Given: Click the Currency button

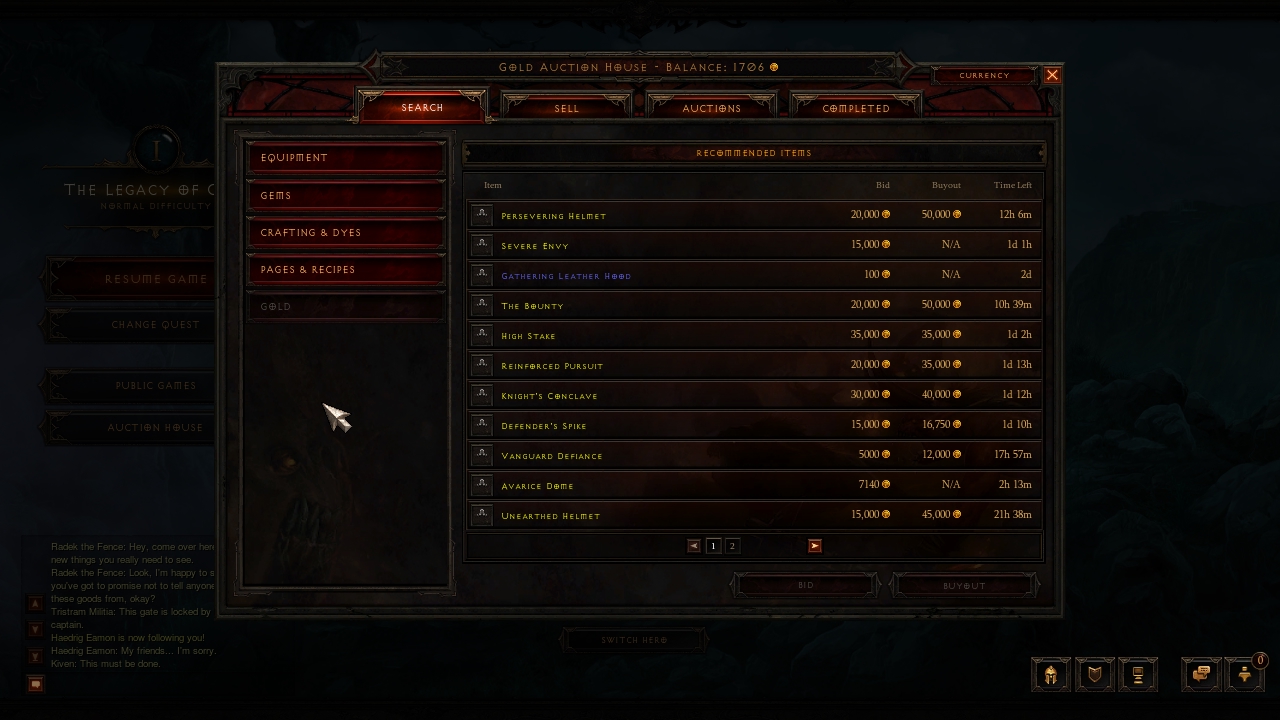Looking at the screenshot, I should point(984,75).
